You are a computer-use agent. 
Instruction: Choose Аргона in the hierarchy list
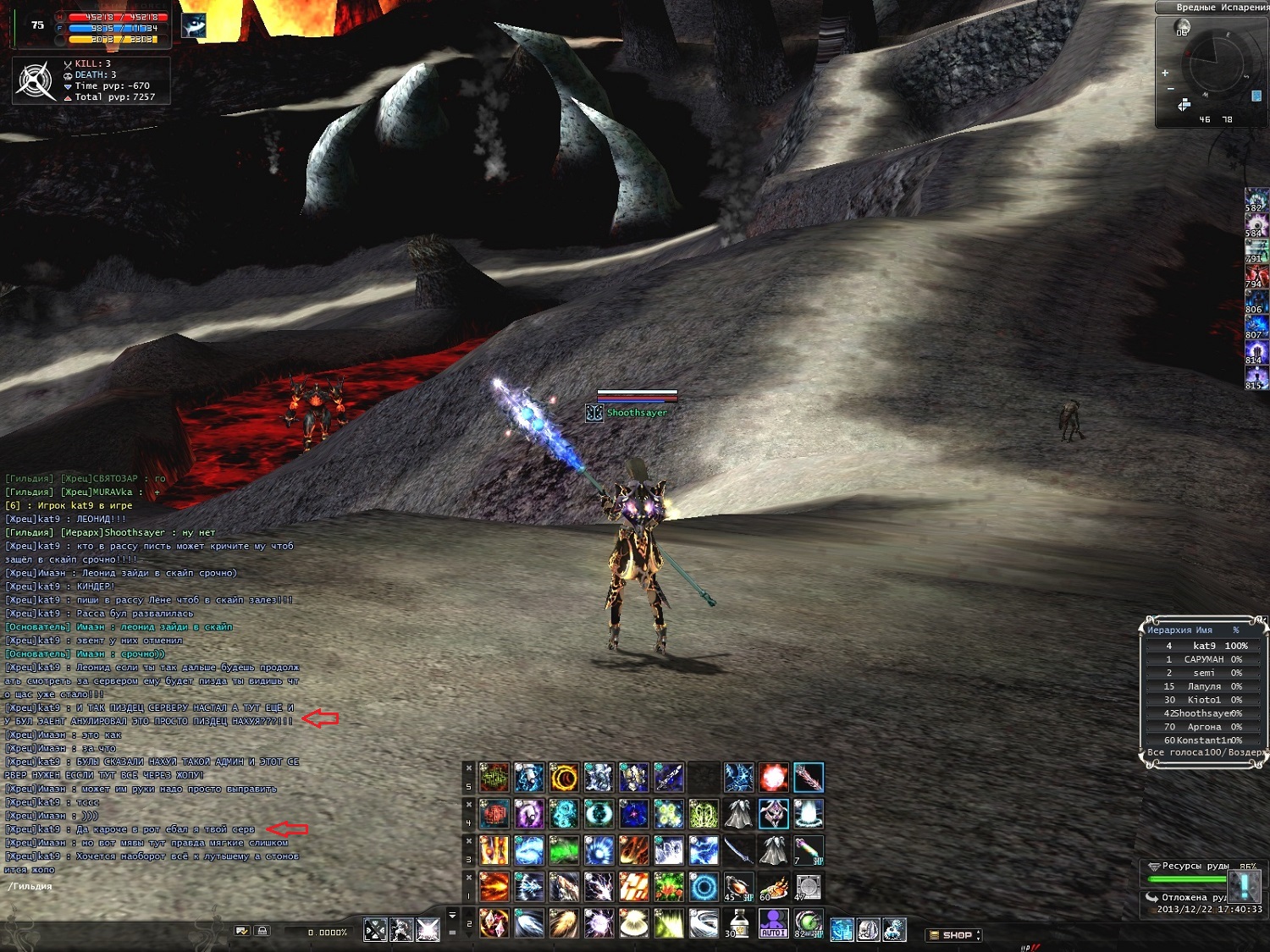(x=1204, y=727)
